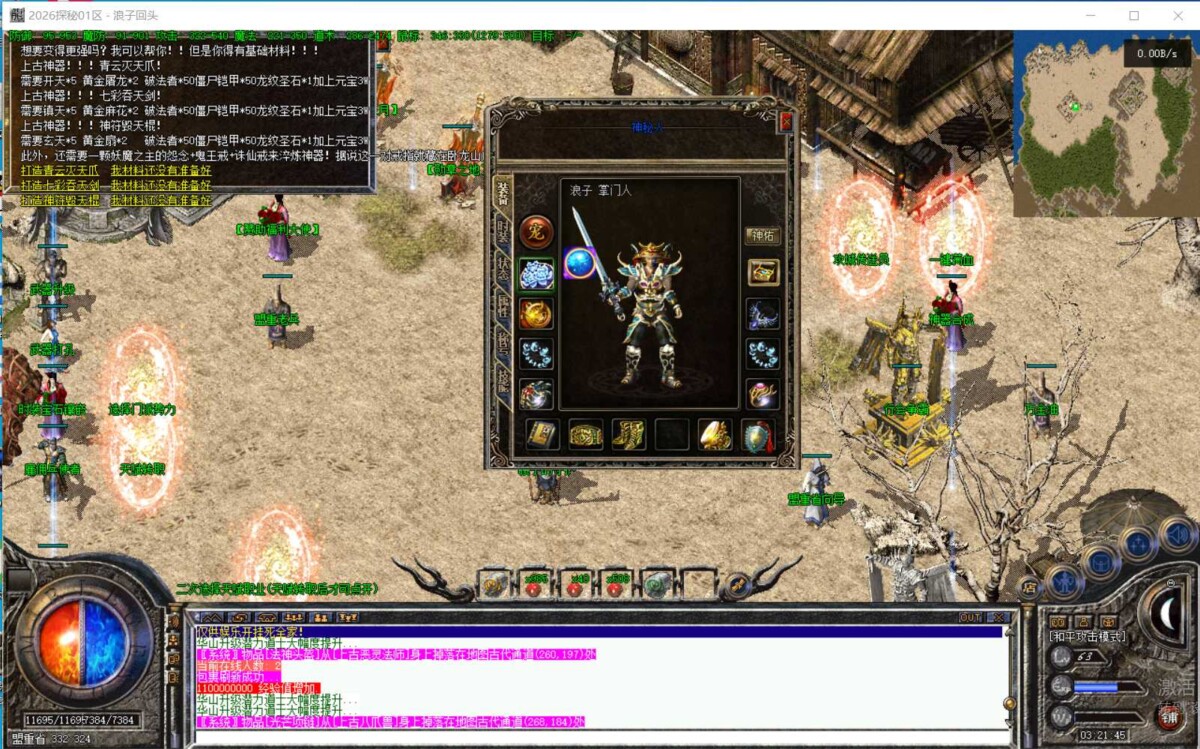Toggle the 和平攻击模式 attack mode label
The width and height of the screenshot is (1200, 749).
click(1087, 636)
